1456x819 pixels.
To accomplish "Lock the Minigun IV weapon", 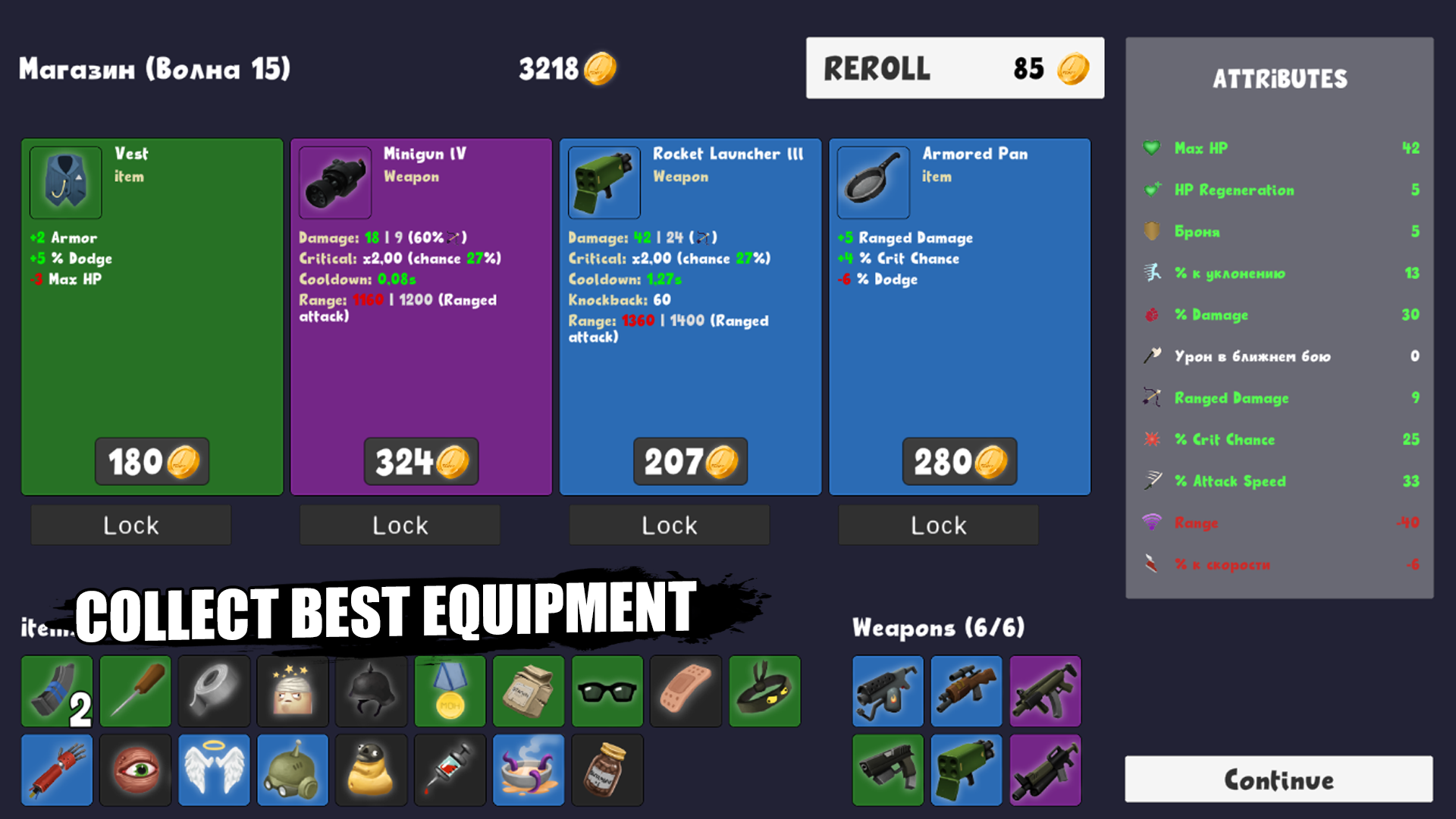I will [x=399, y=524].
